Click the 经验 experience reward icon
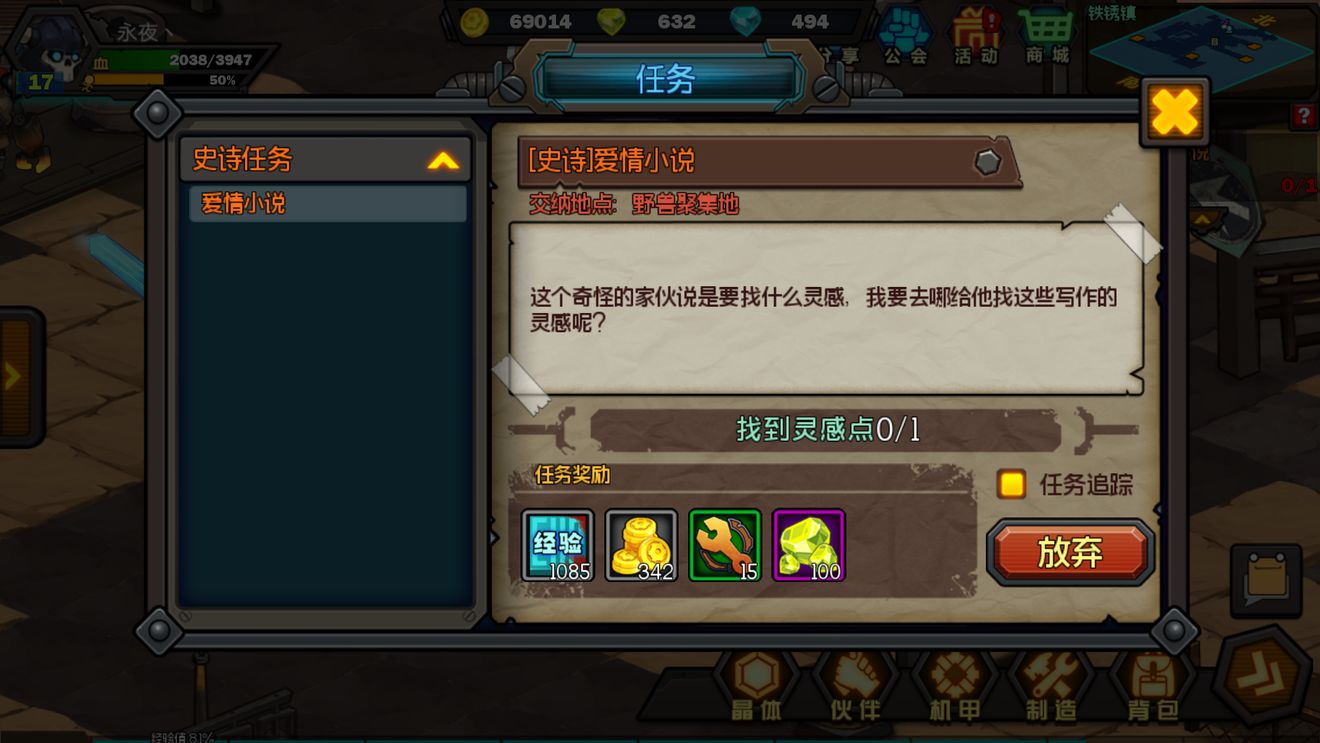The width and height of the screenshot is (1320, 743). click(557, 544)
